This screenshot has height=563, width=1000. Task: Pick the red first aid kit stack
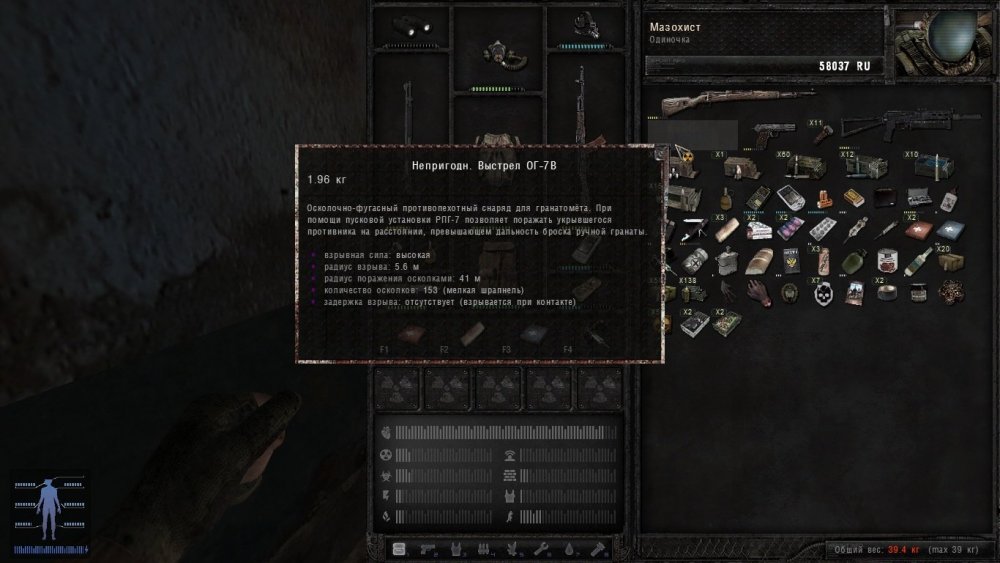tap(917, 229)
